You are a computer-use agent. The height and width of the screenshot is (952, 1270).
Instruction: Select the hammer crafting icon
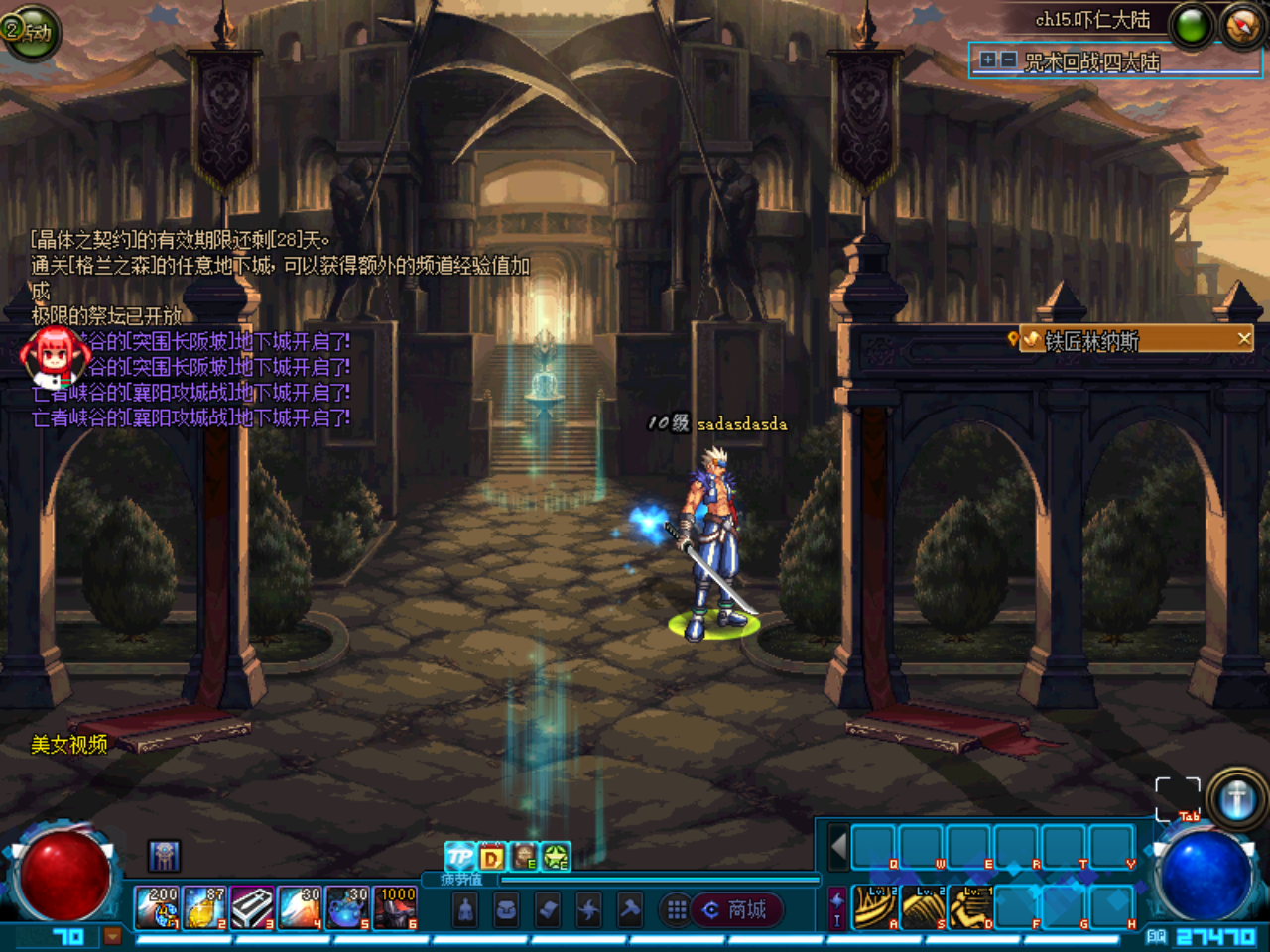click(x=627, y=909)
